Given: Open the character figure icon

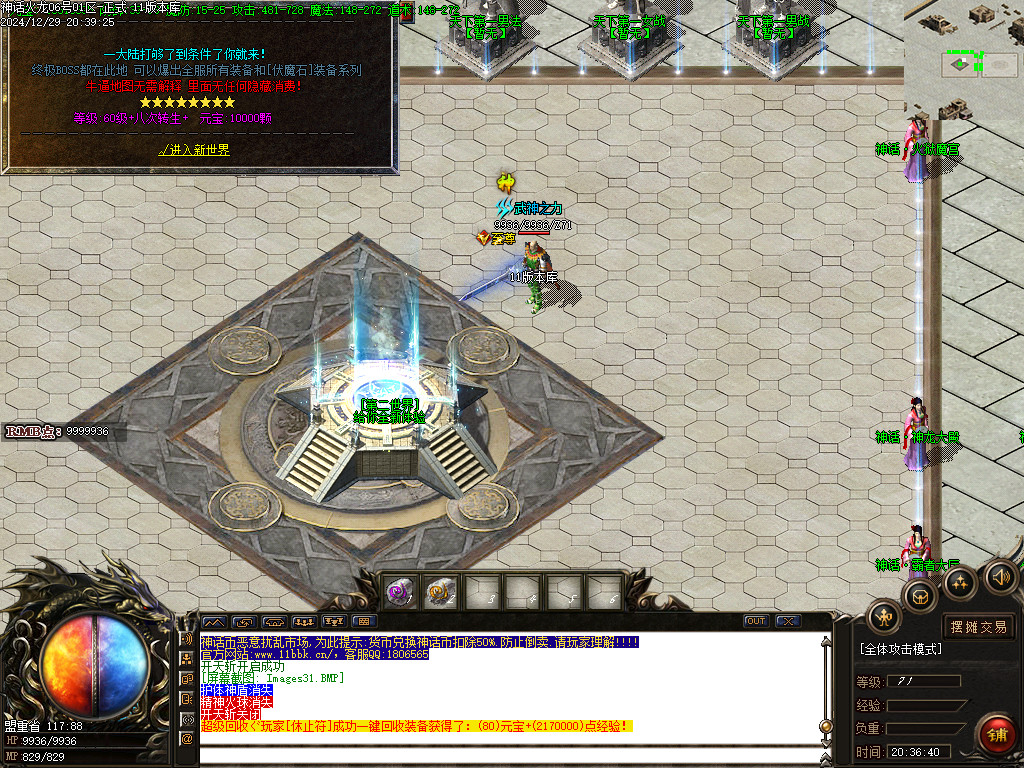Looking at the screenshot, I should tap(885, 617).
